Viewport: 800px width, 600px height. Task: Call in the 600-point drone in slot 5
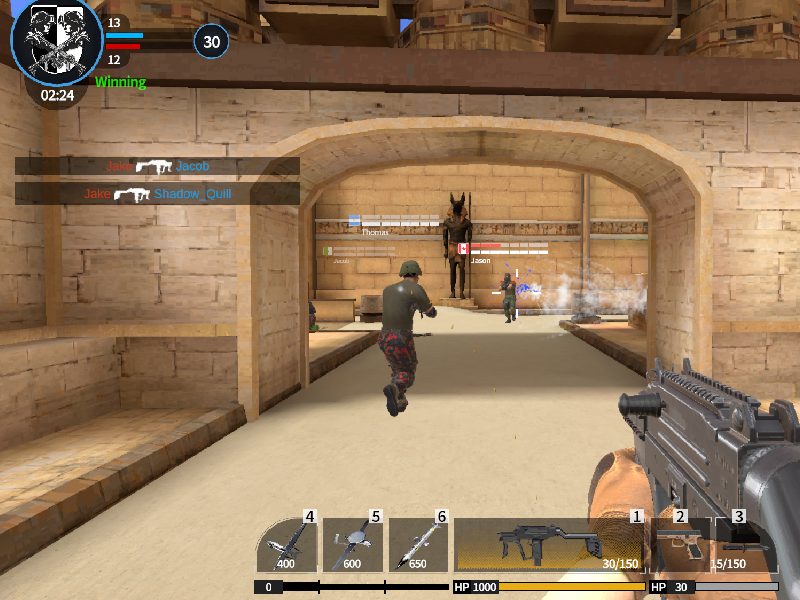click(x=352, y=545)
